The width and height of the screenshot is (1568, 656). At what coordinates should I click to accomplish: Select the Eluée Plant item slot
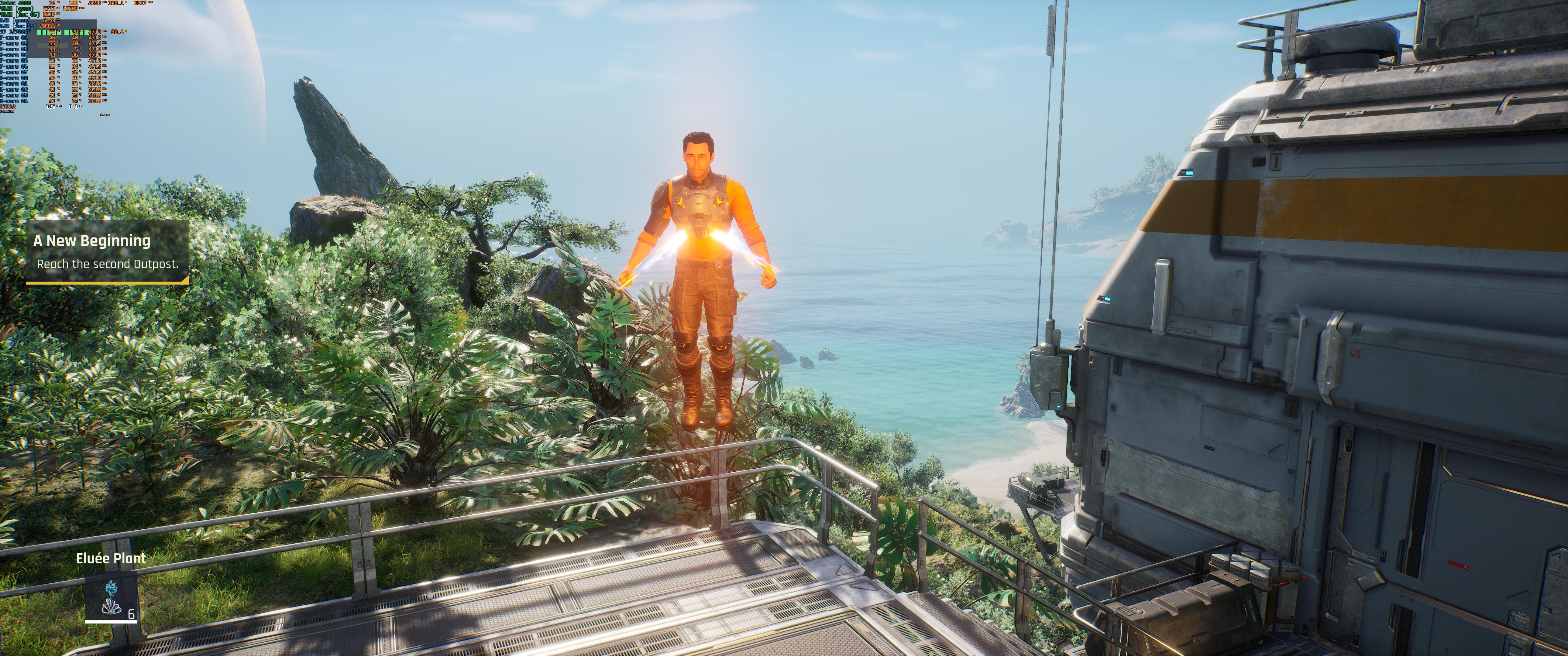click(x=110, y=597)
